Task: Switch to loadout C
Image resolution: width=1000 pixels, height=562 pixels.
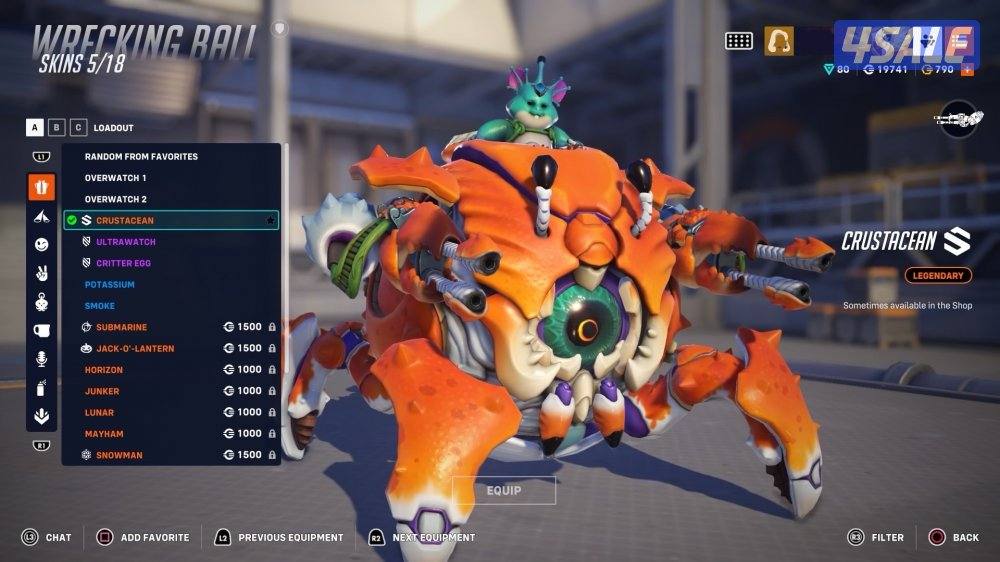Action: [77, 128]
